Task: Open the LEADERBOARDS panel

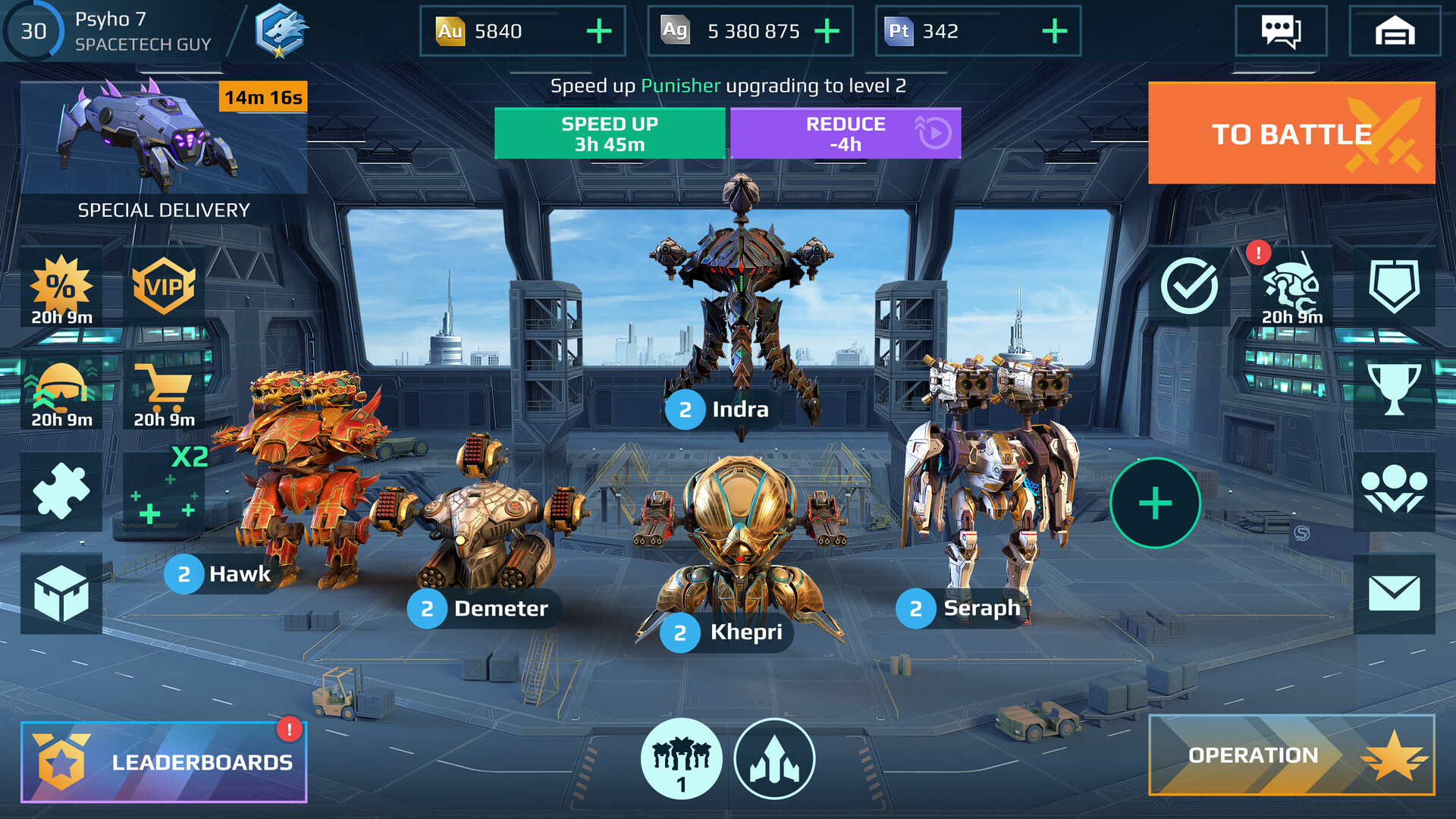Action: [x=164, y=761]
